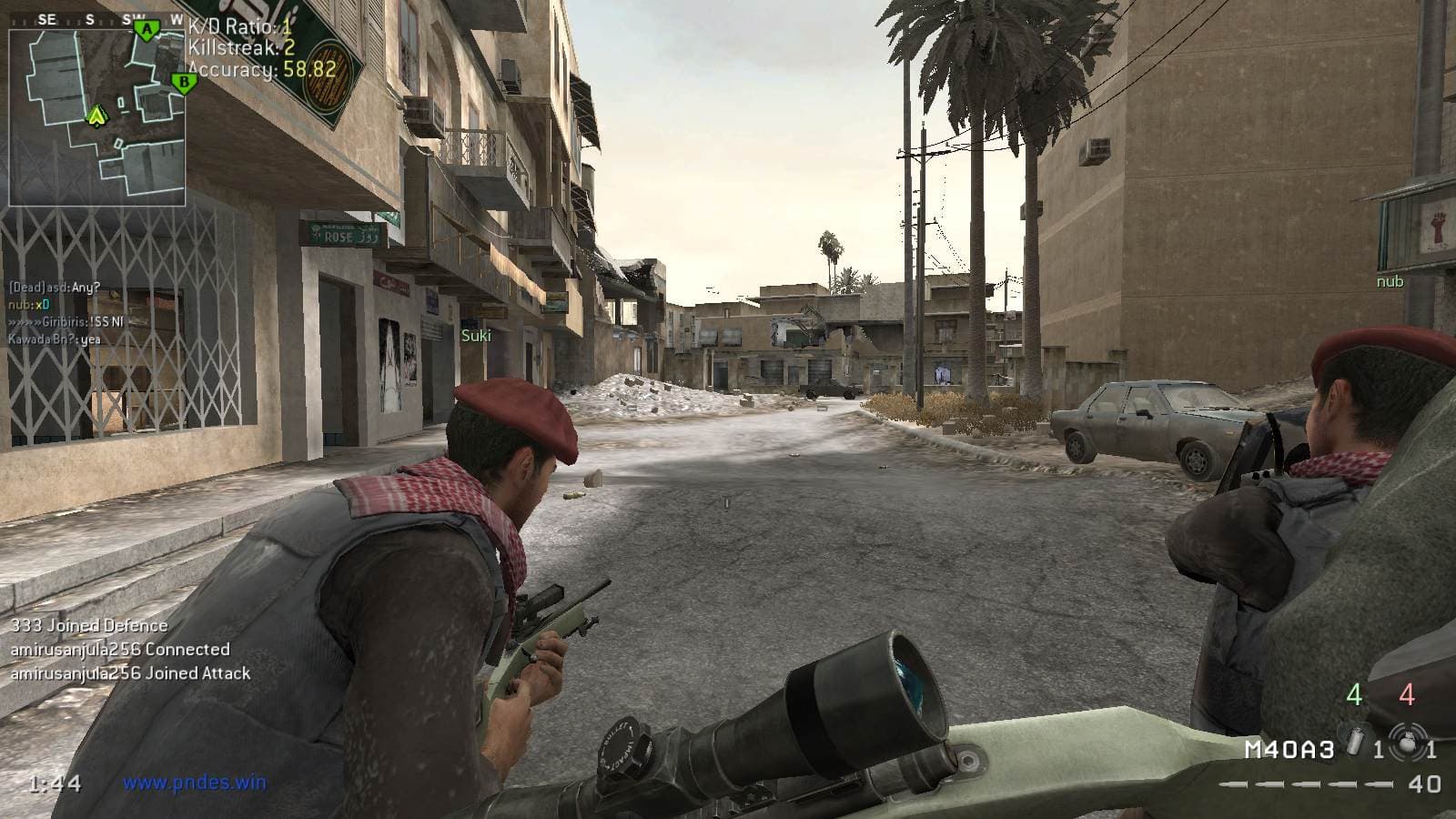Select the chat message from KawadaBn
The height and width of the screenshot is (819, 1456).
tap(55, 339)
